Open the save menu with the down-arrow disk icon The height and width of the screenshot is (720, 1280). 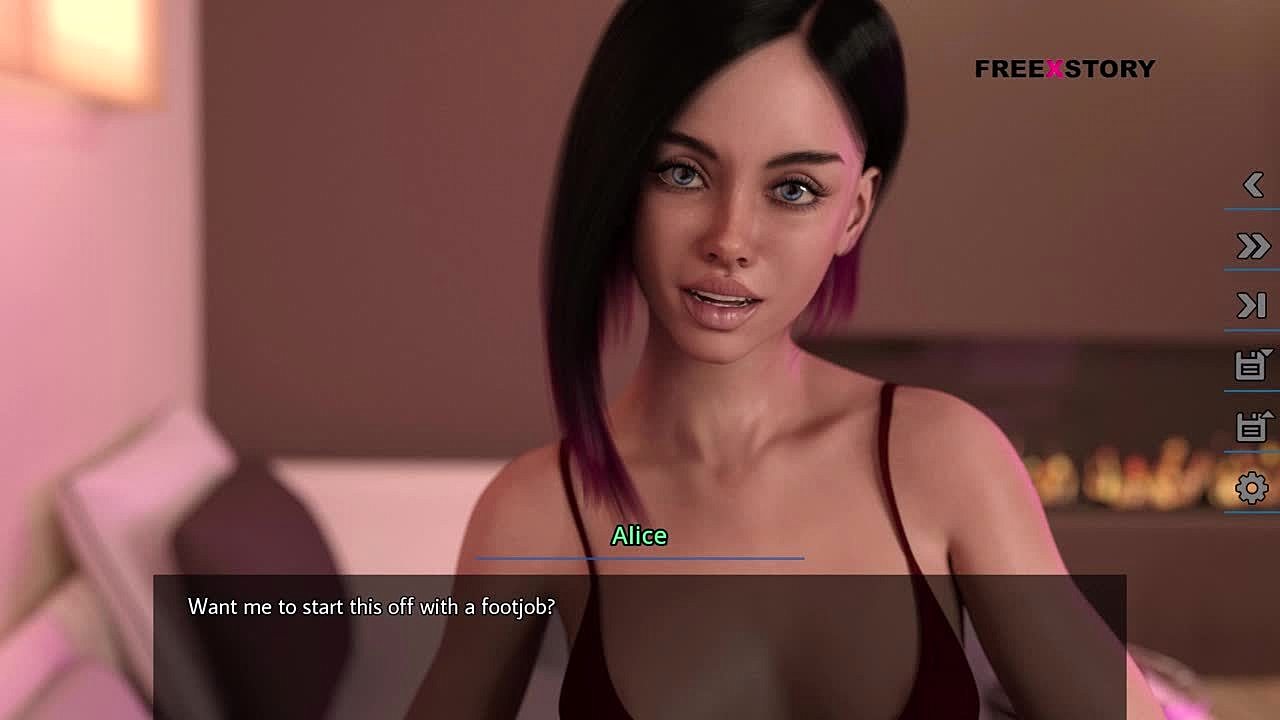coord(1252,366)
